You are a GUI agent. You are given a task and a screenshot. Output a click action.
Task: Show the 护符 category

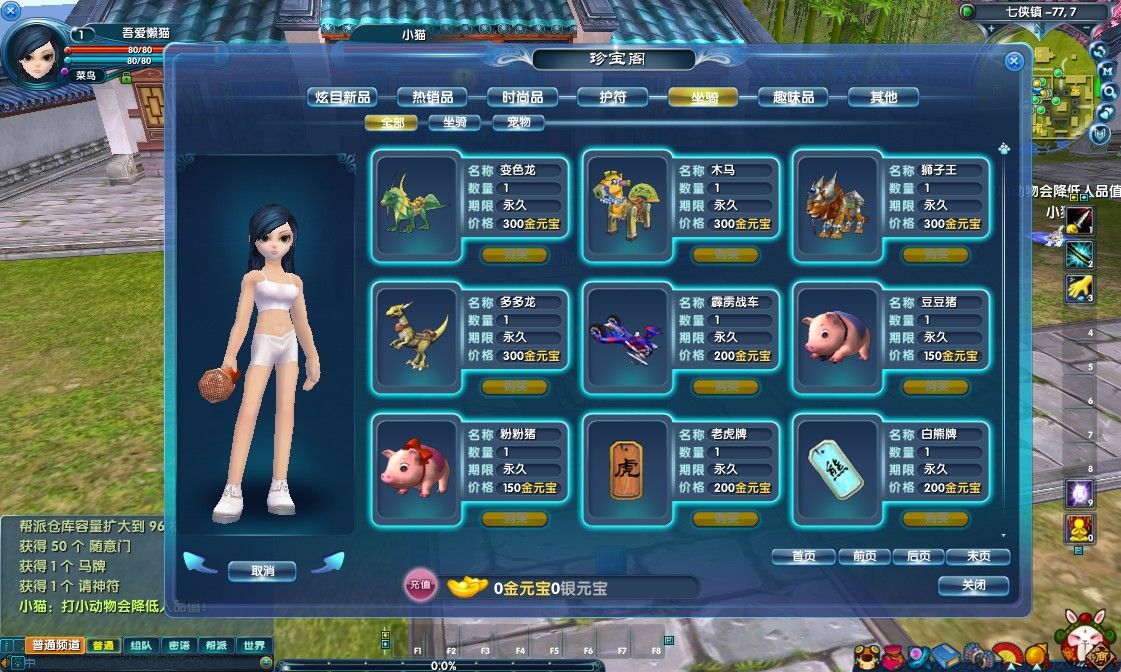tap(612, 97)
